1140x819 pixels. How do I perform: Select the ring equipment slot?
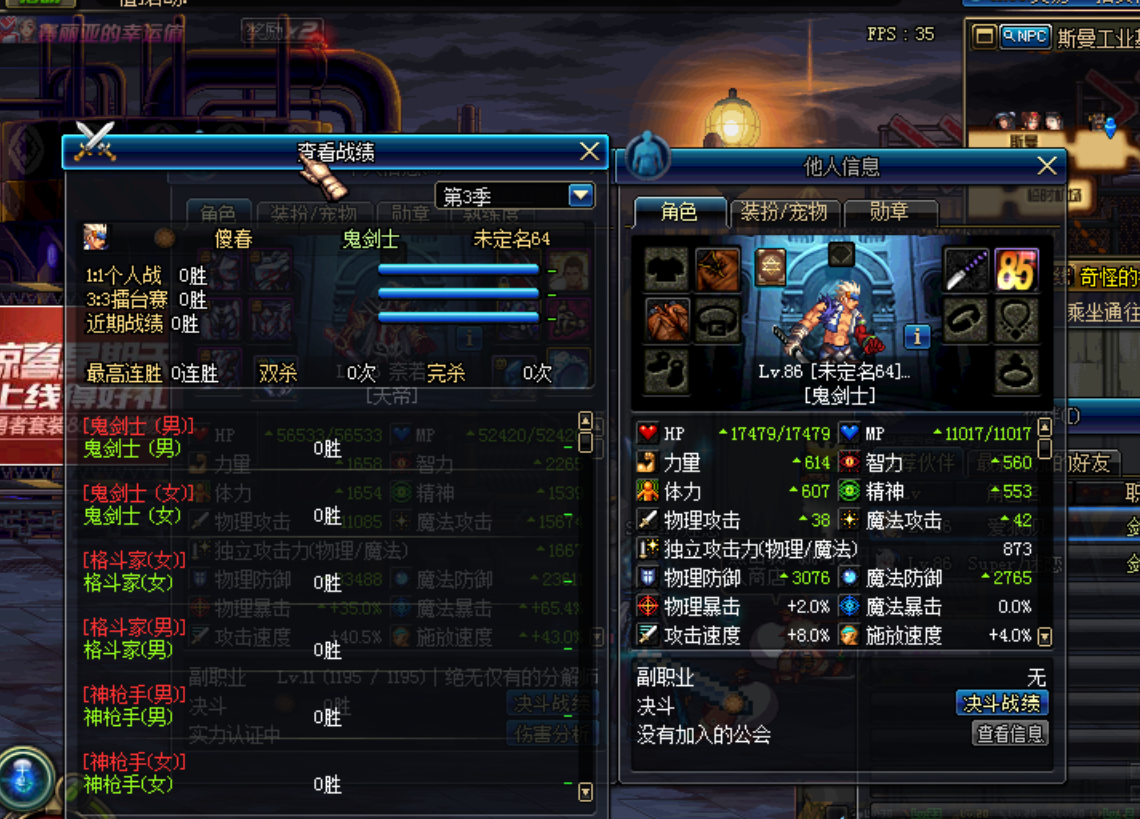[x=1016, y=370]
